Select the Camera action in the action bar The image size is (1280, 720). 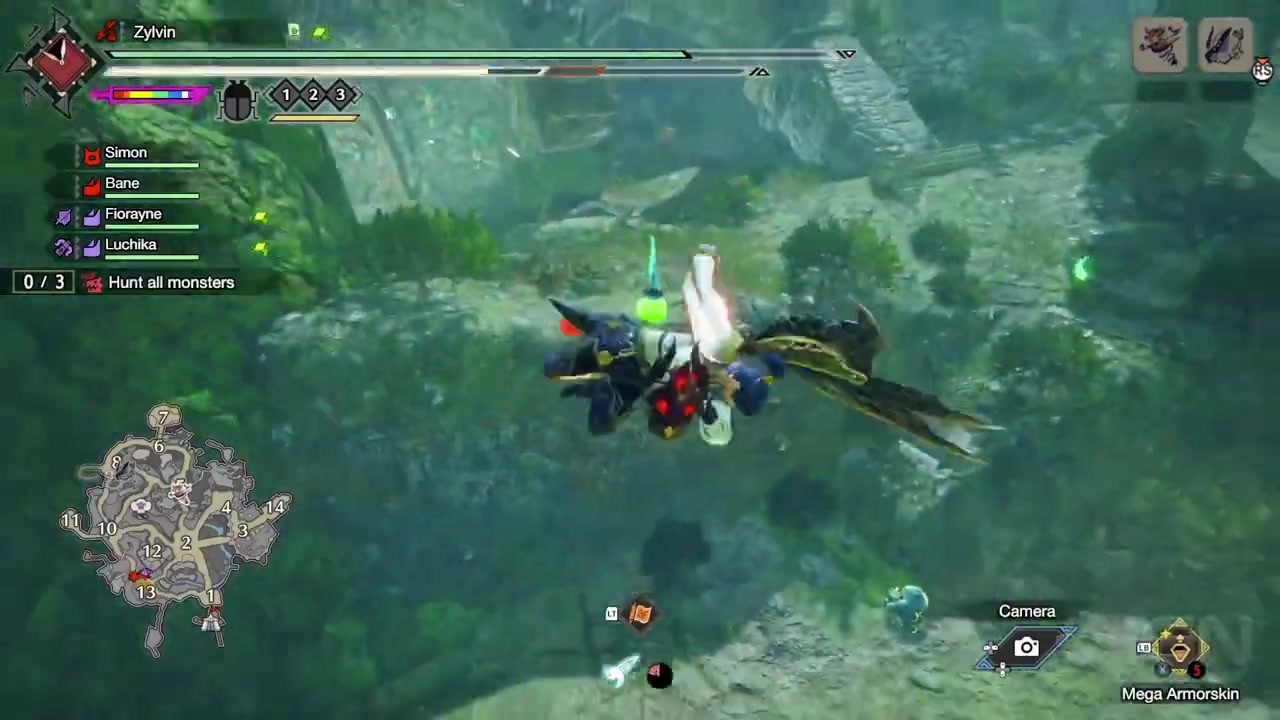click(1026, 646)
